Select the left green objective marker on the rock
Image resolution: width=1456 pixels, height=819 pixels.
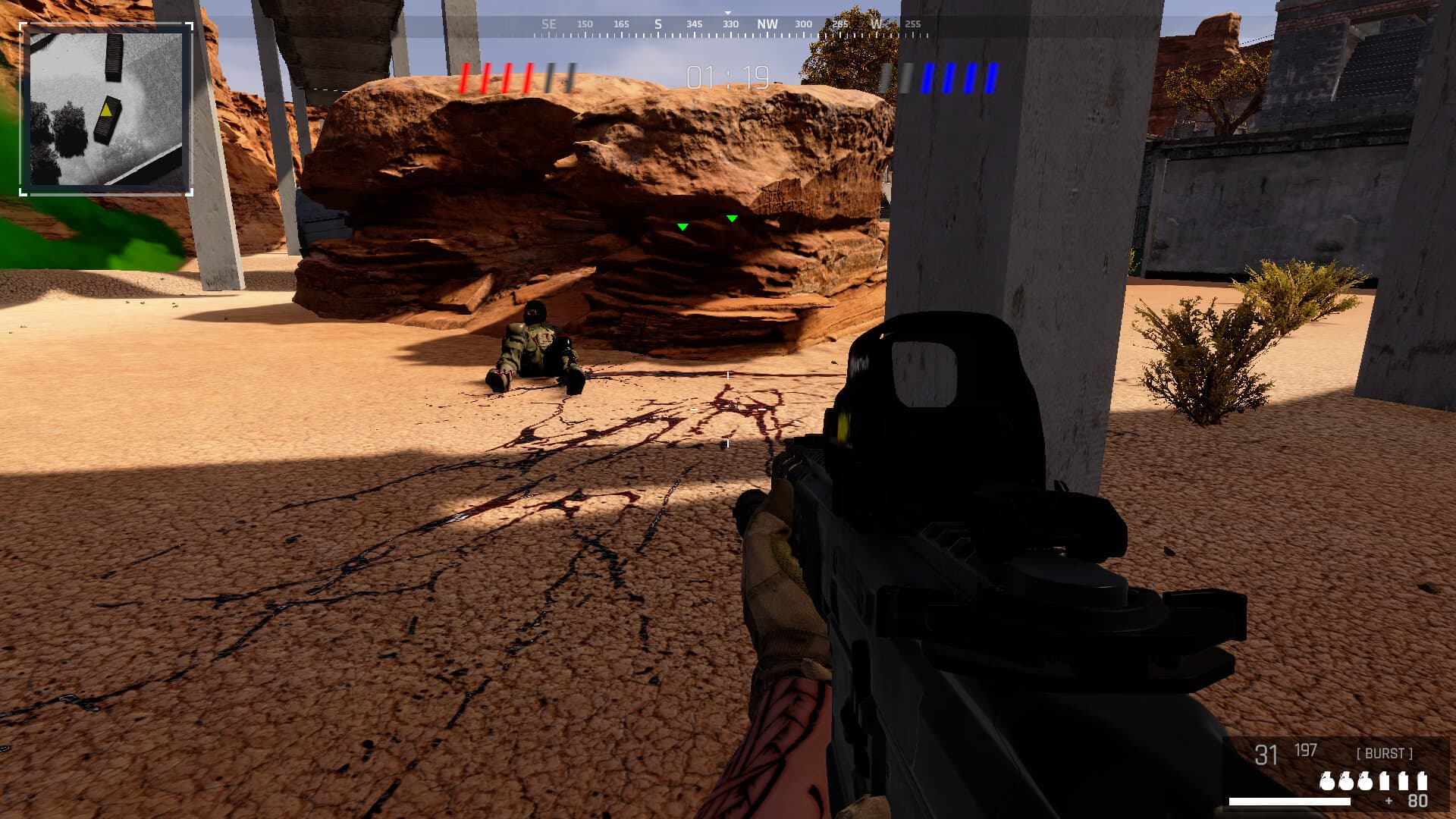point(682,225)
